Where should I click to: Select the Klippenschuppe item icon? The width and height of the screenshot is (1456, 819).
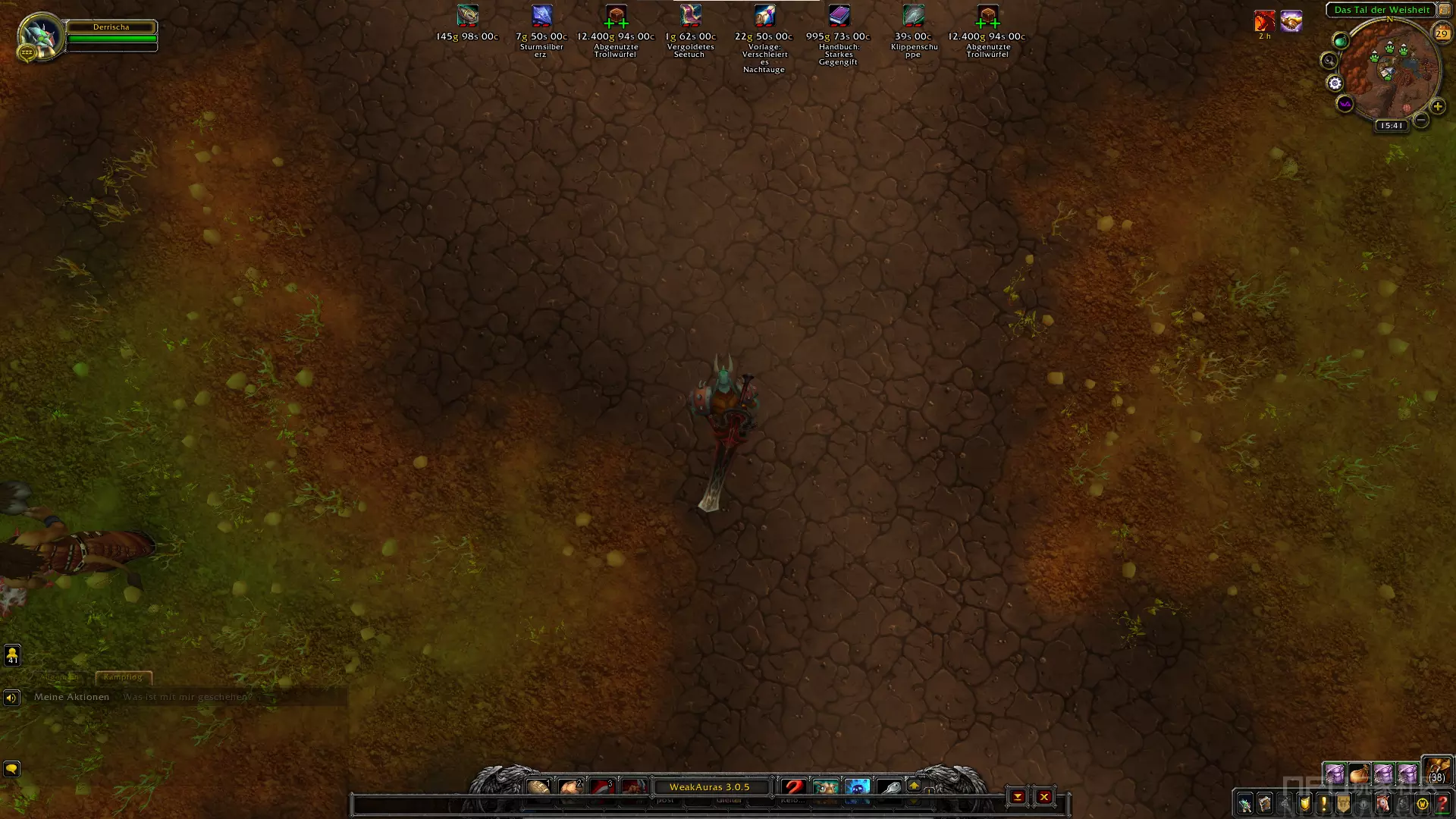click(913, 16)
